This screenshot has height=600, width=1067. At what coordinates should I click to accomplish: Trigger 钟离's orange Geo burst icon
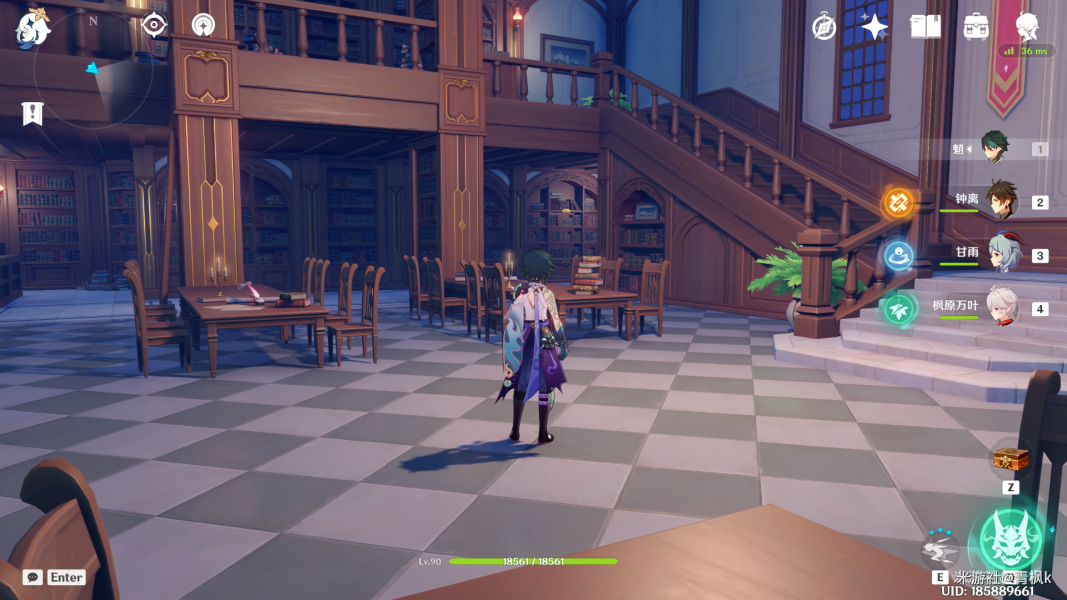897,203
